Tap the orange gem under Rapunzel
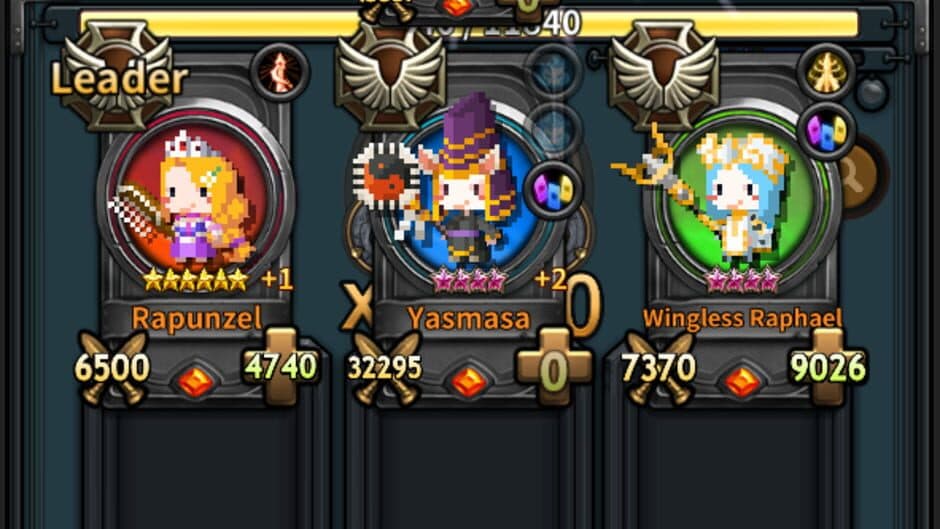The width and height of the screenshot is (940, 529). [196, 382]
